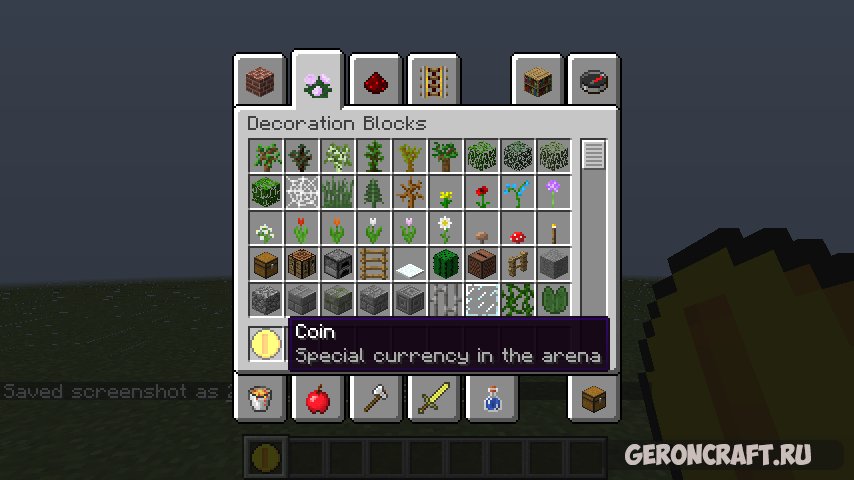The height and width of the screenshot is (480, 854).
Task: Switch to the Transportation rail tab
Action: coord(433,80)
